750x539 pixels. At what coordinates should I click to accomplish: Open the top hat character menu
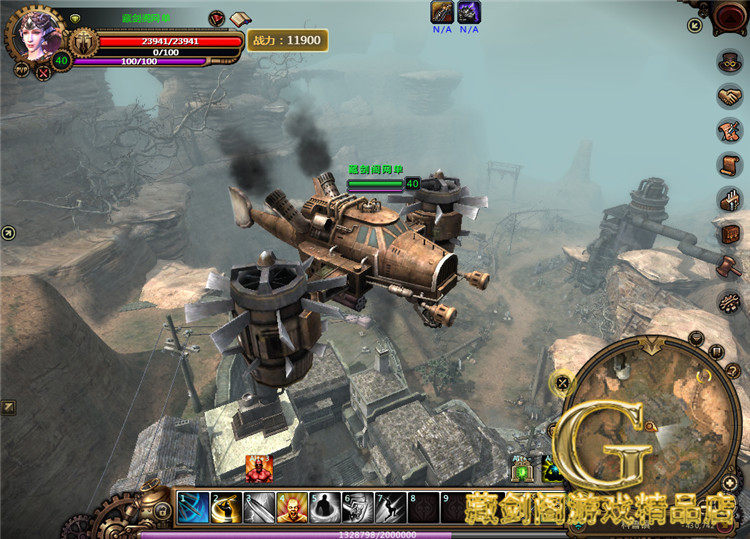click(x=729, y=61)
